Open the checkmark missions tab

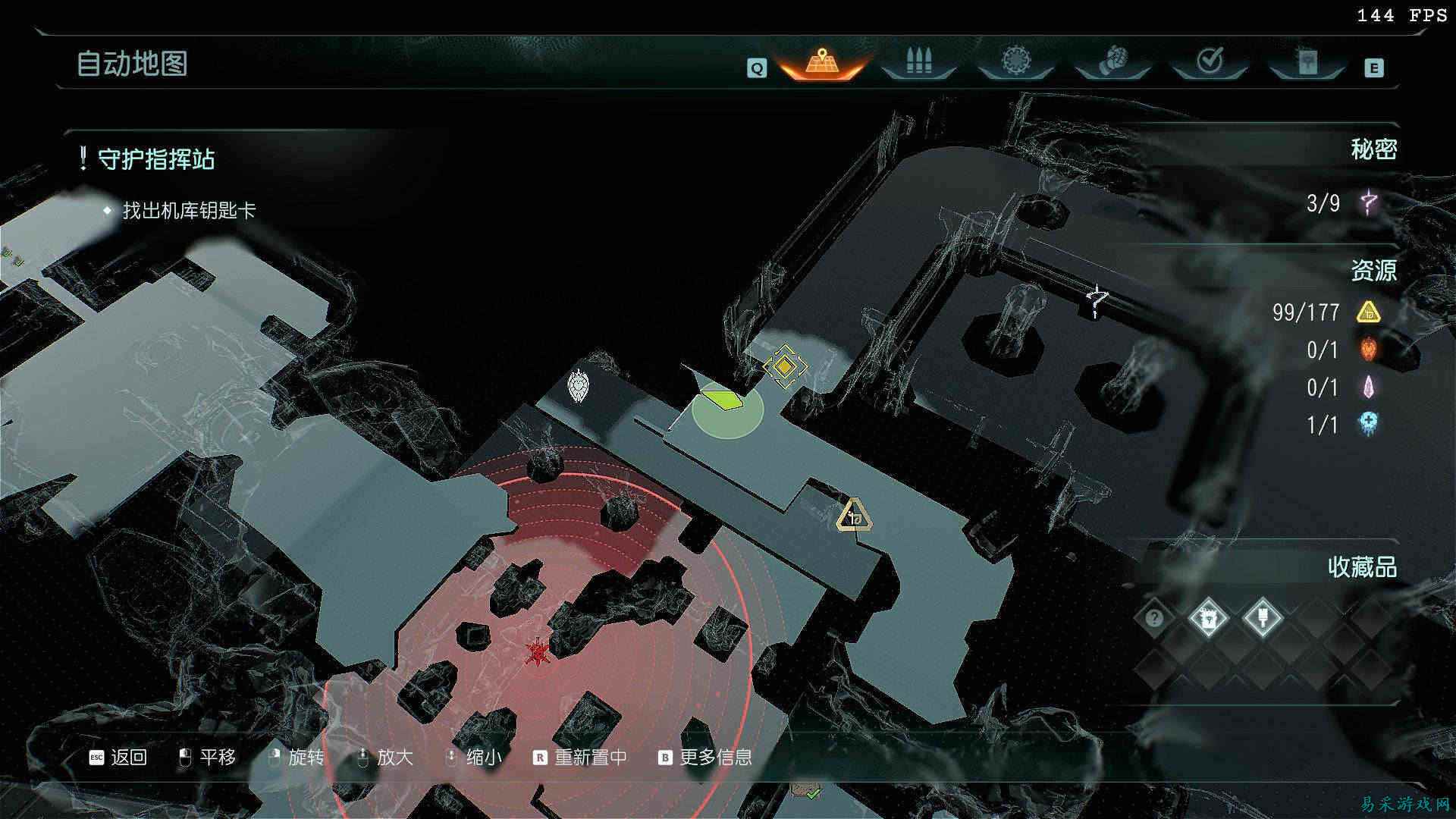pyautogui.click(x=1210, y=62)
